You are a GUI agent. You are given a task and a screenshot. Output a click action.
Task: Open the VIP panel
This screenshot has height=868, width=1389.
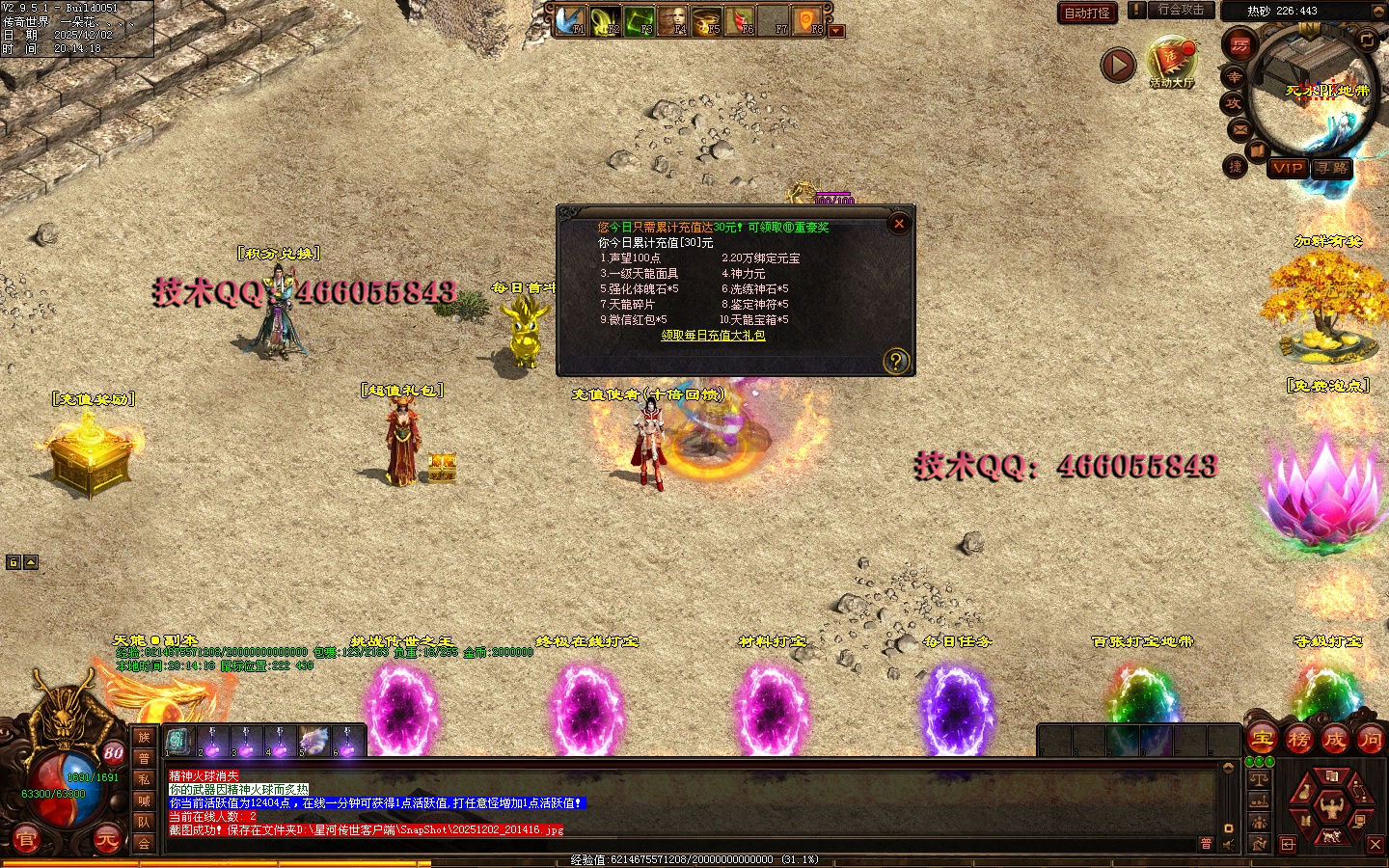pyautogui.click(x=1288, y=168)
